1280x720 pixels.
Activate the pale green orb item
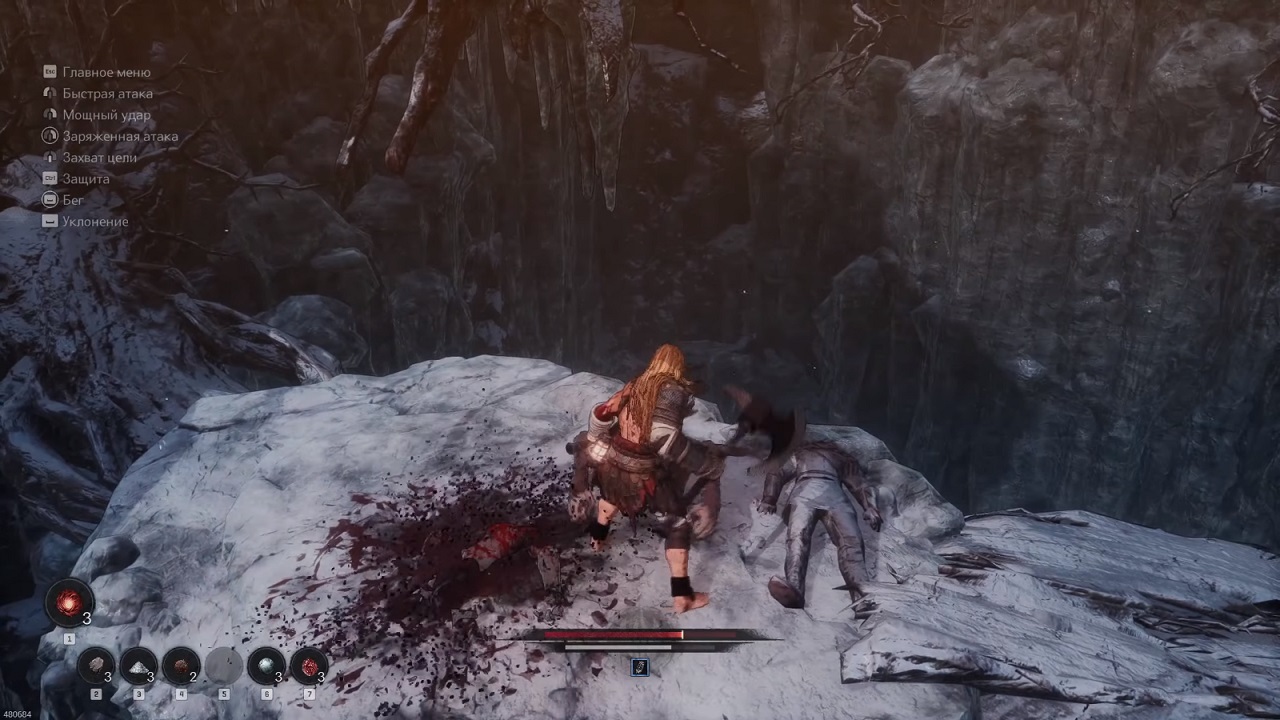(266, 665)
